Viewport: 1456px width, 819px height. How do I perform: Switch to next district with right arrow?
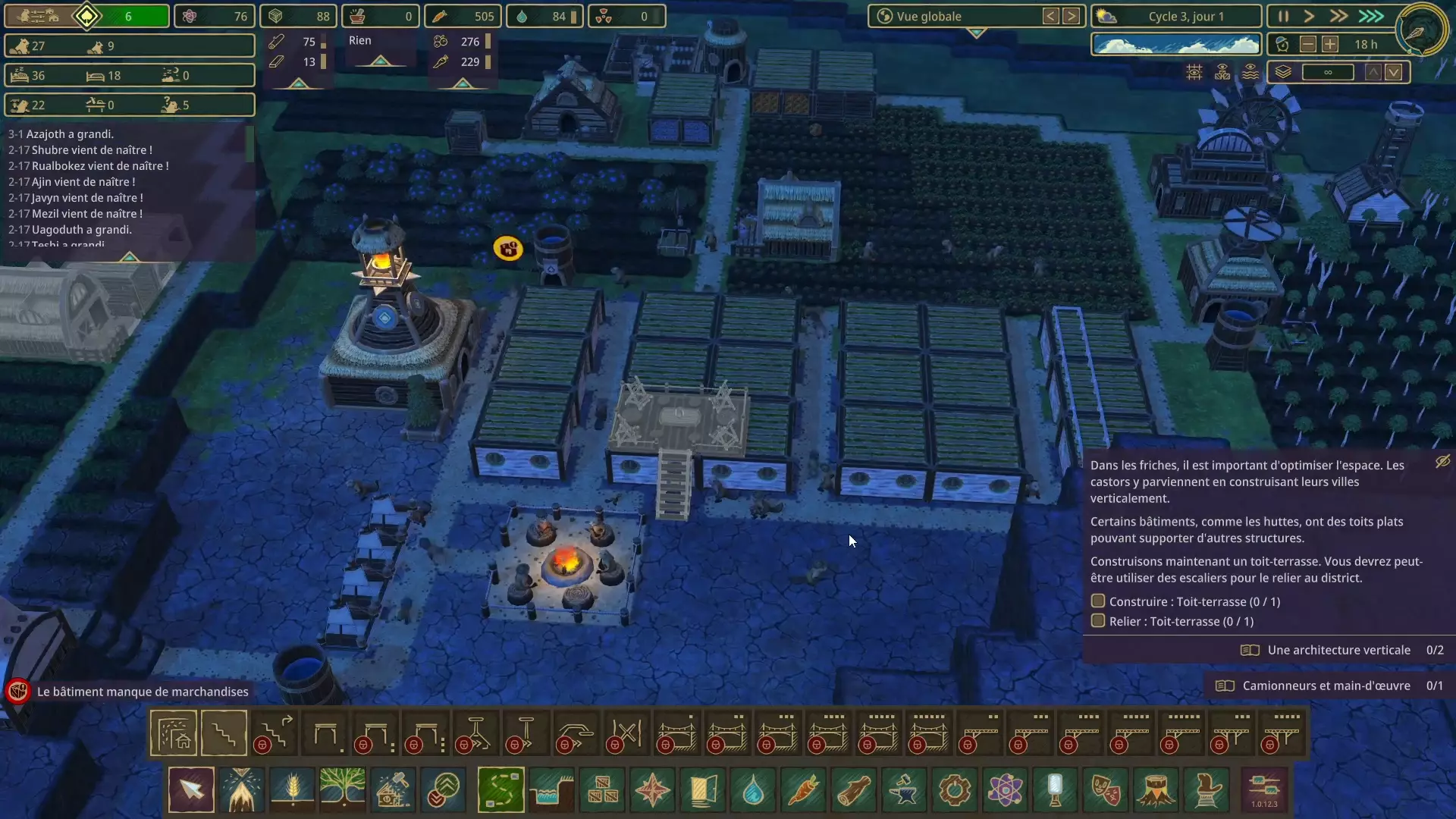coord(1071,16)
